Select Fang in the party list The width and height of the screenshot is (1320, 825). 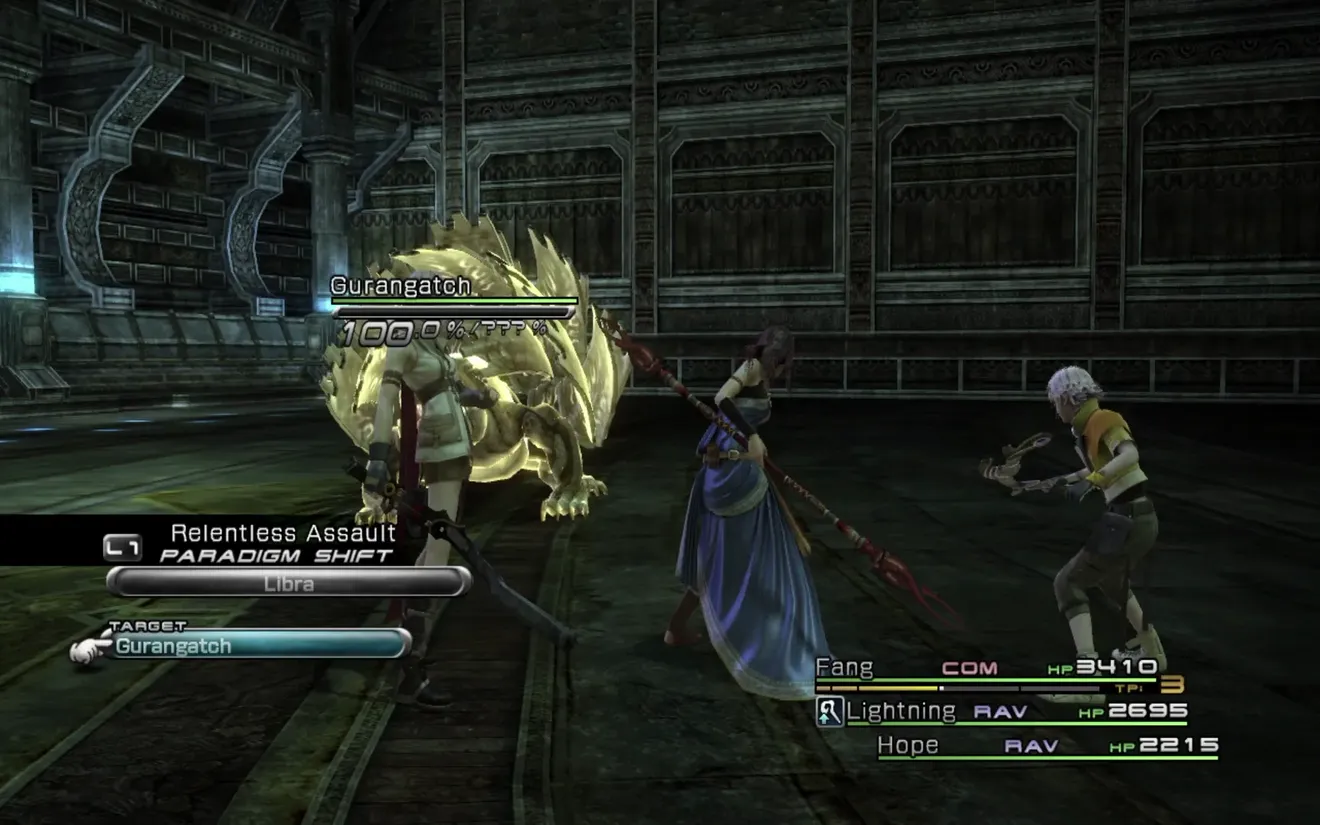[x=845, y=667]
